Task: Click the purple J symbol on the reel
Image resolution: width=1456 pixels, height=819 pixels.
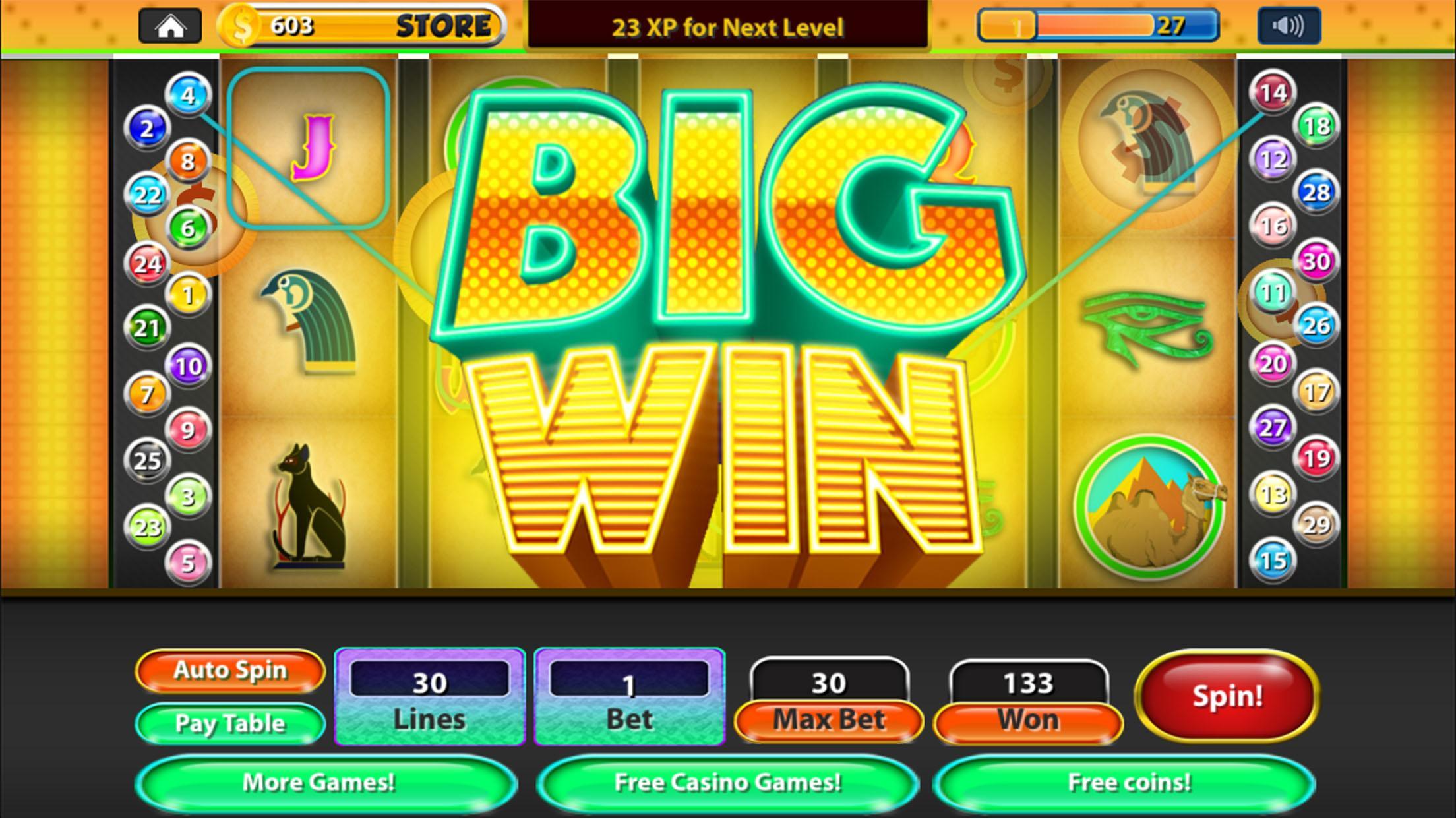Action: click(313, 148)
